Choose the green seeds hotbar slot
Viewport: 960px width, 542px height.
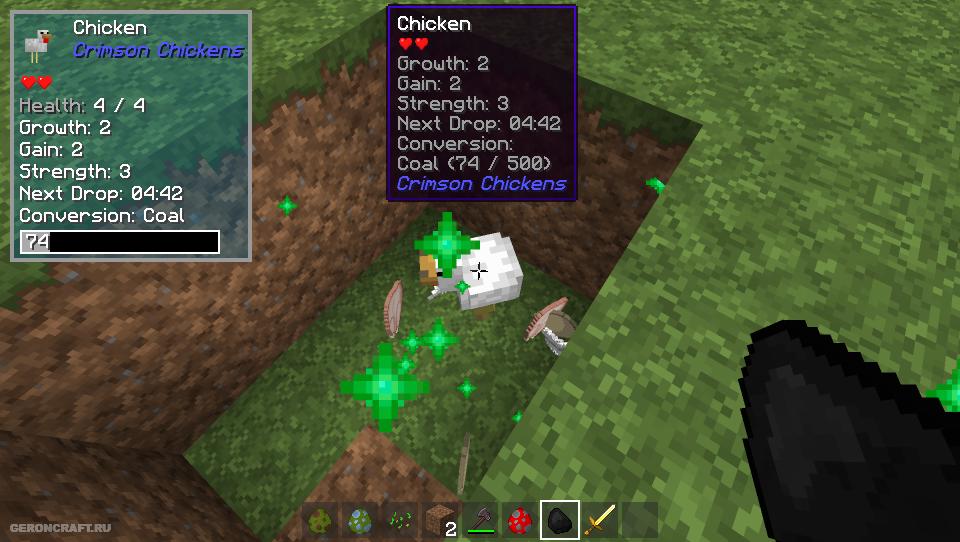pyautogui.click(x=400, y=520)
